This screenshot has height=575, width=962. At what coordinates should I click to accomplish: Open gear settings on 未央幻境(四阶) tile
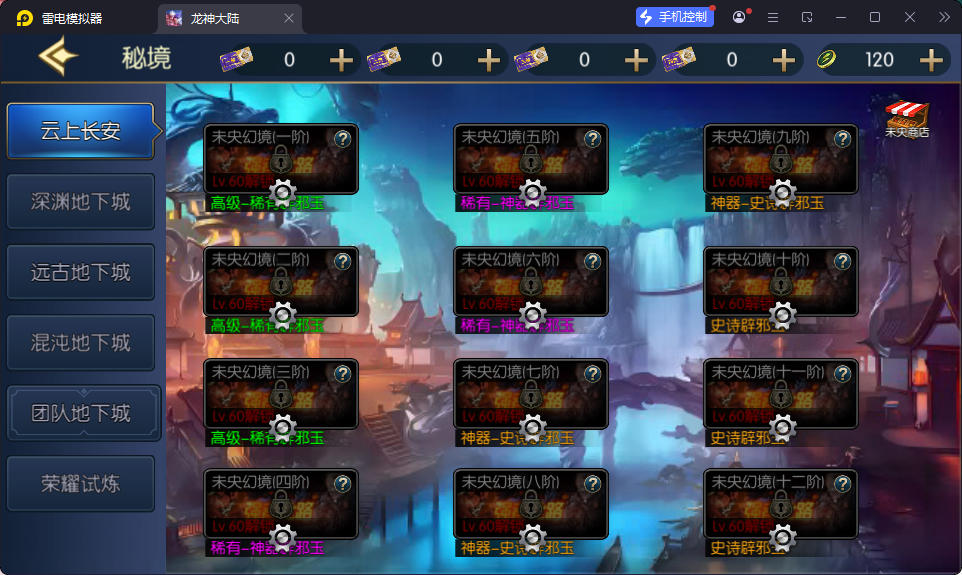point(282,538)
